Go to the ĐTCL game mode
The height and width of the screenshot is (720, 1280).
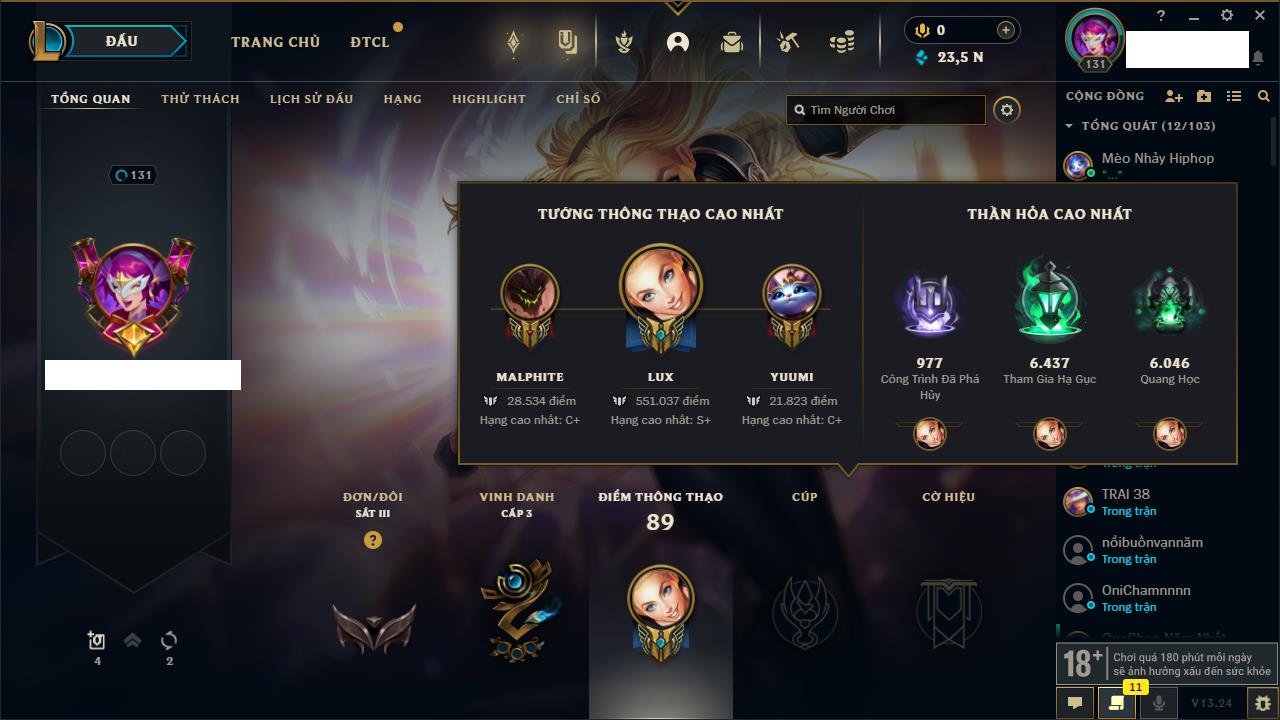click(x=370, y=42)
